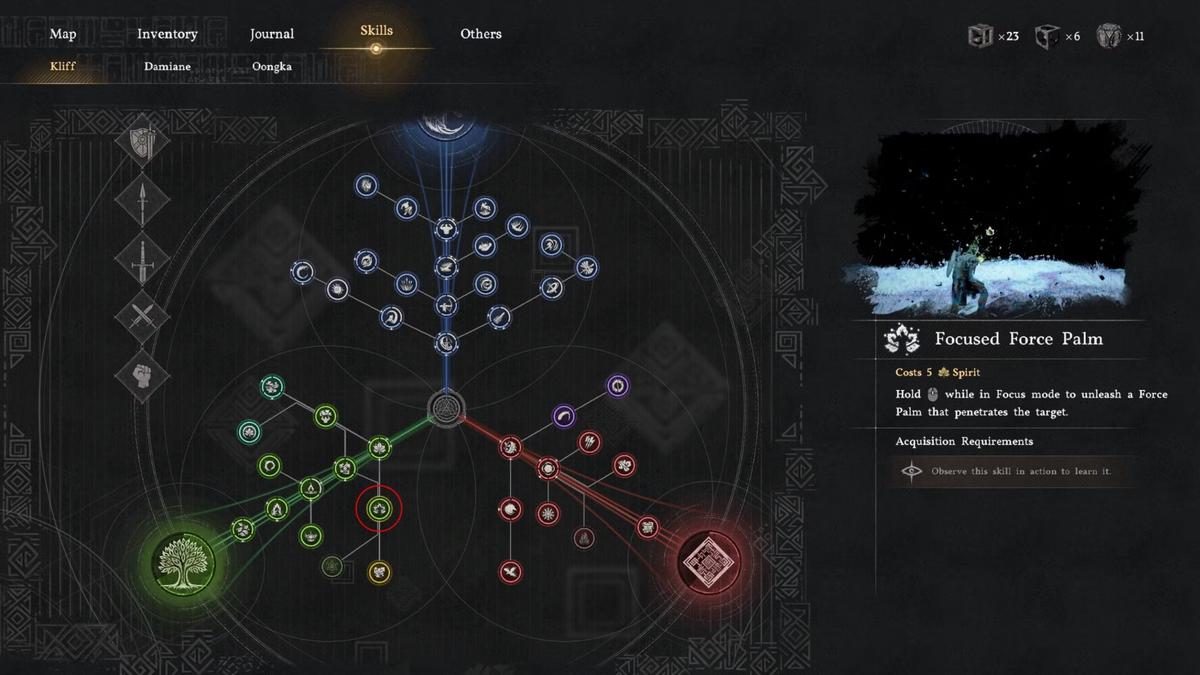Screen dimensions: 1200x675
Task: Open the fist unarmed category icon
Action: [x=142, y=376]
